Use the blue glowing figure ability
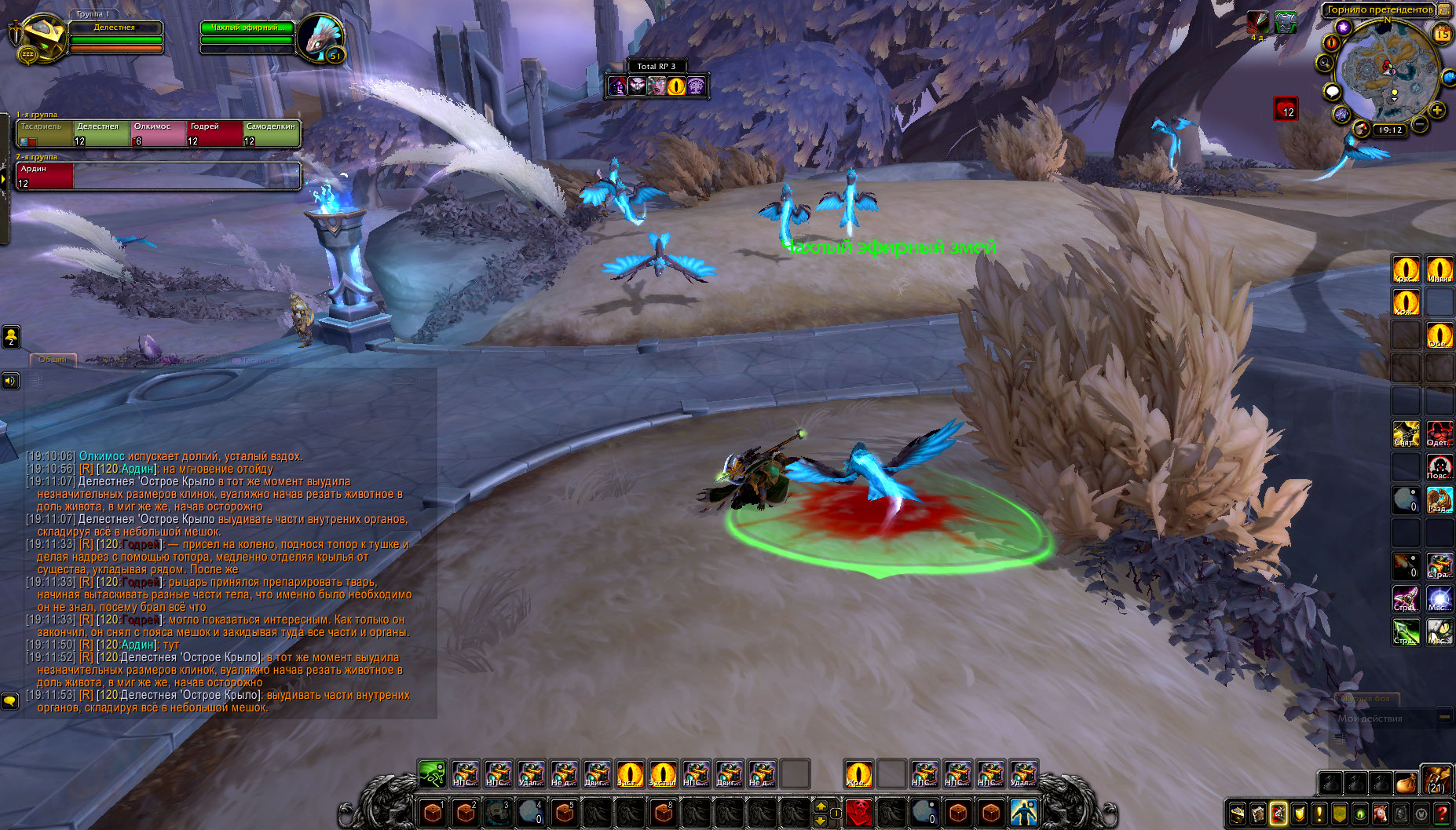This screenshot has width=1456, height=830. 1023,812
